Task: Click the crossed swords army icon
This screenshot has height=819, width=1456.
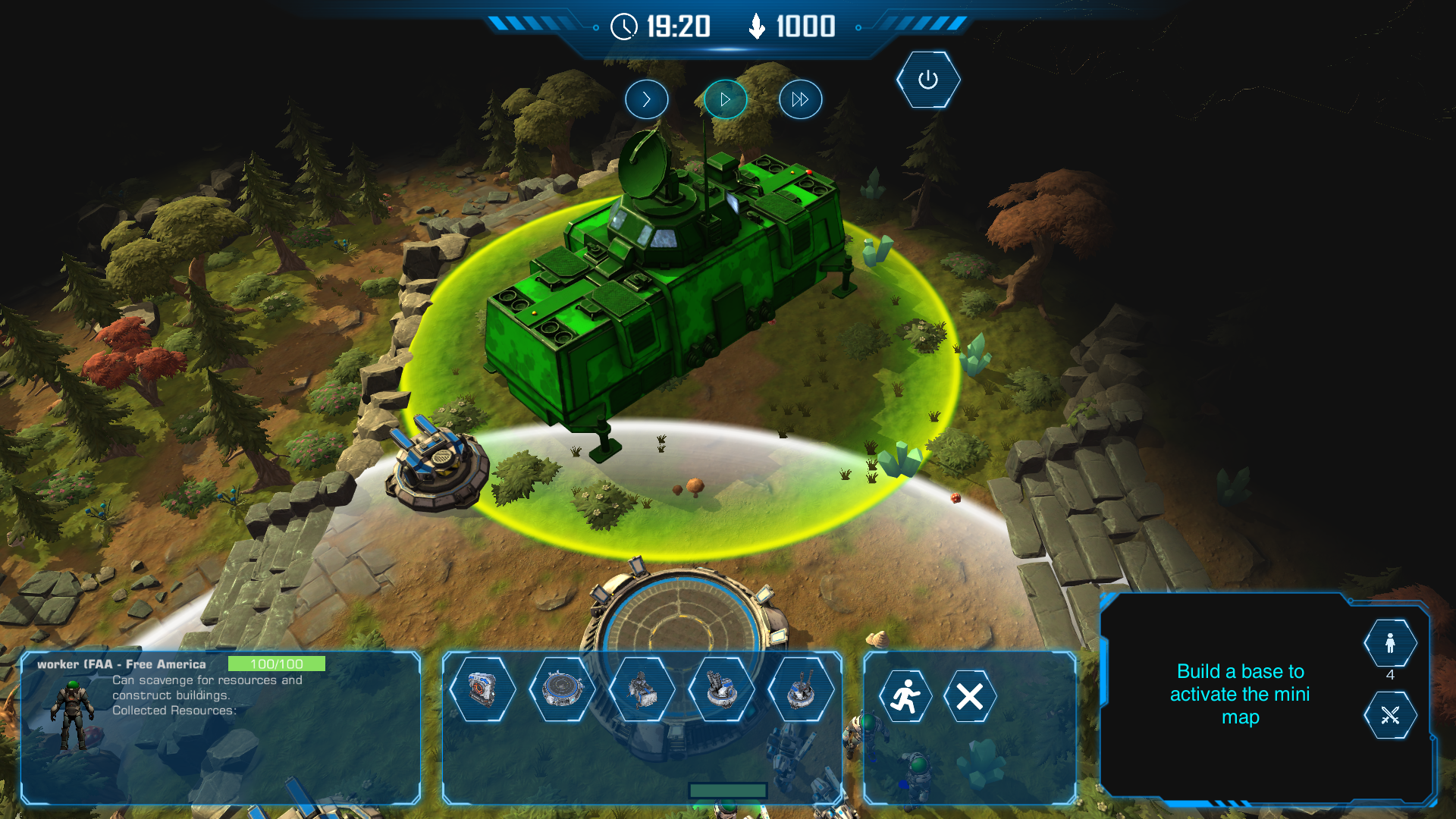Action: [1389, 714]
